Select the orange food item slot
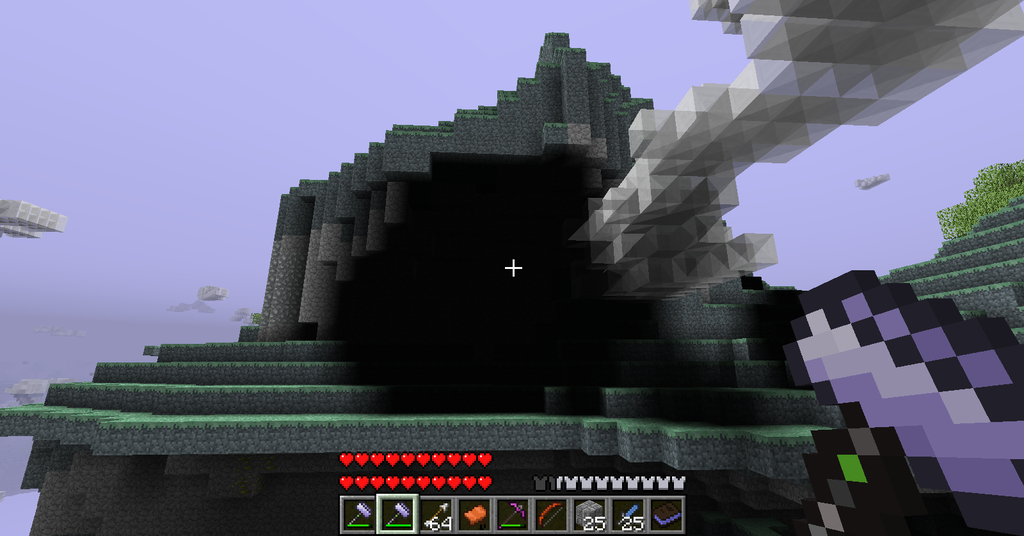Image resolution: width=1024 pixels, height=536 pixels. coord(474,514)
